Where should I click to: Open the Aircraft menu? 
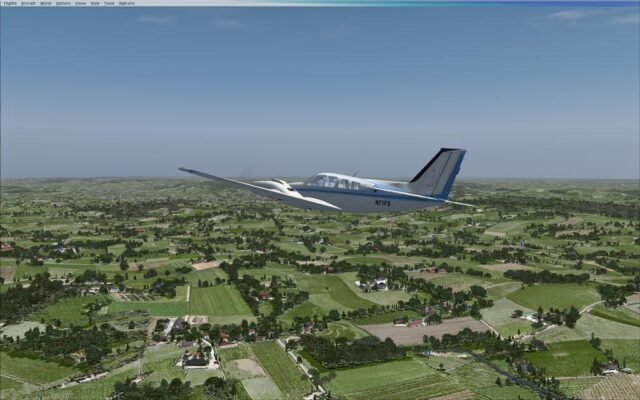(x=27, y=3)
